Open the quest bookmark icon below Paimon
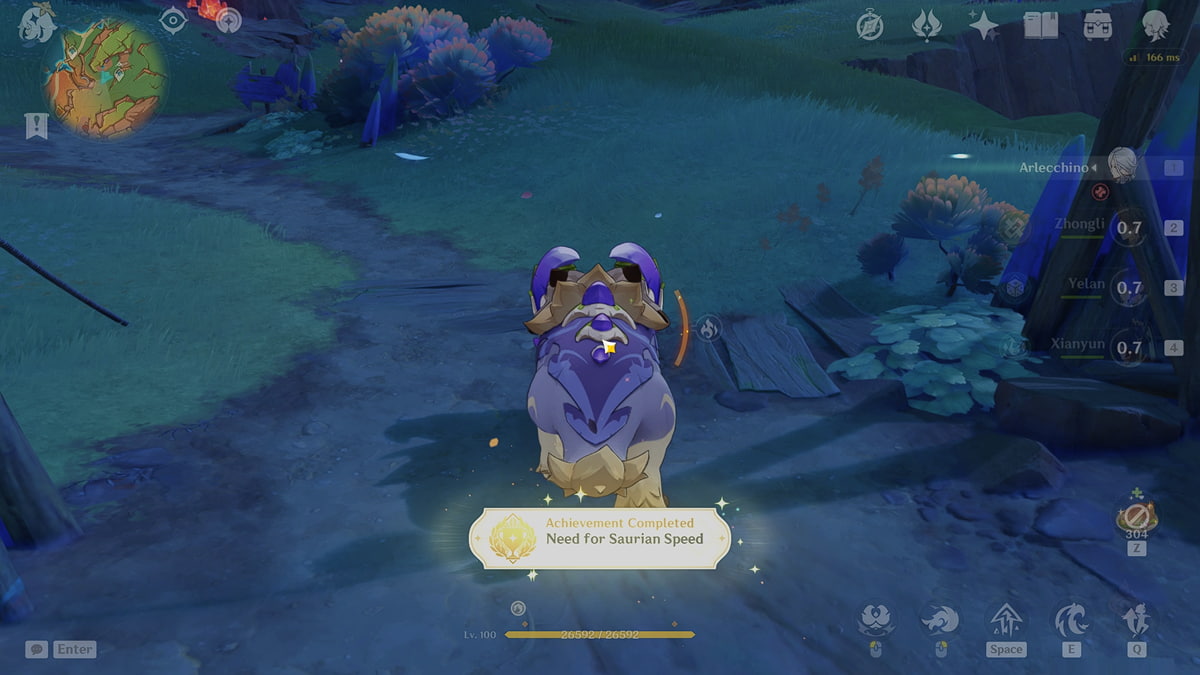1200x675 pixels. [x=36, y=126]
